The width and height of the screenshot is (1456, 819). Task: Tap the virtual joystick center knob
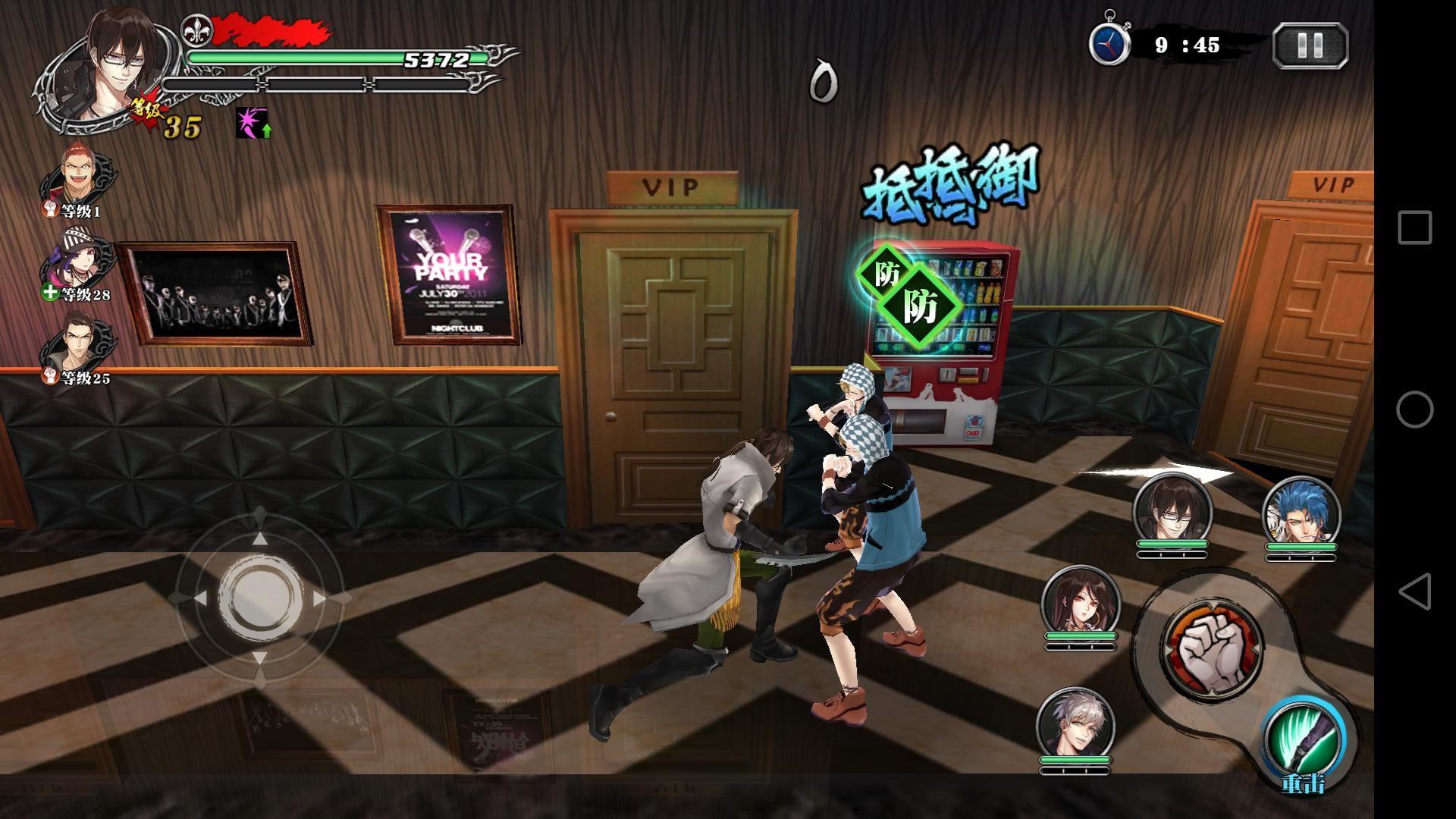coord(259,598)
